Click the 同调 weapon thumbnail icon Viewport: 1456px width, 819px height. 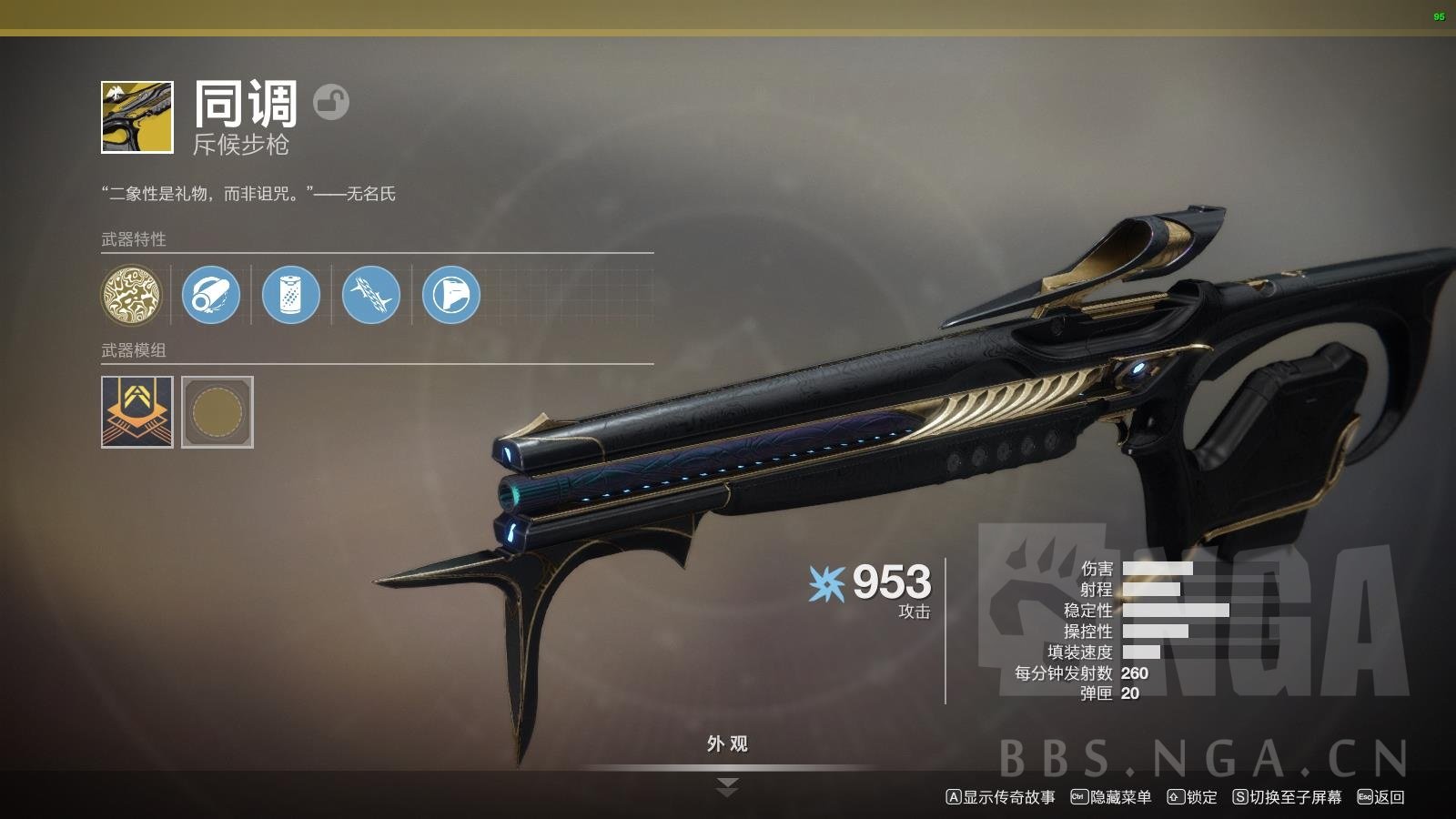(x=136, y=117)
